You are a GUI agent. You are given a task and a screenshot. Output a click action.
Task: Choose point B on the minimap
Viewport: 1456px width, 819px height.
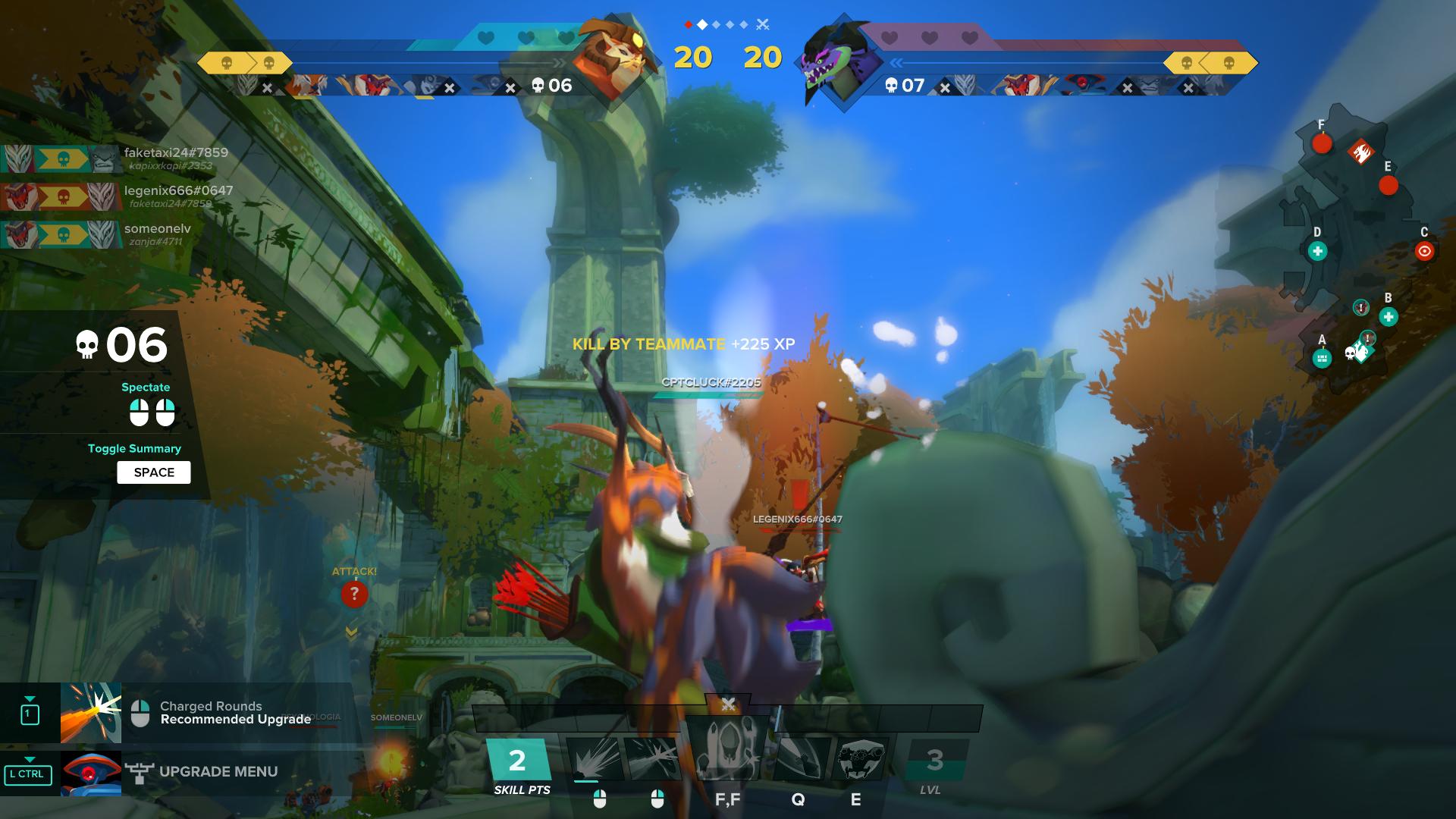[x=1388, y=317]
